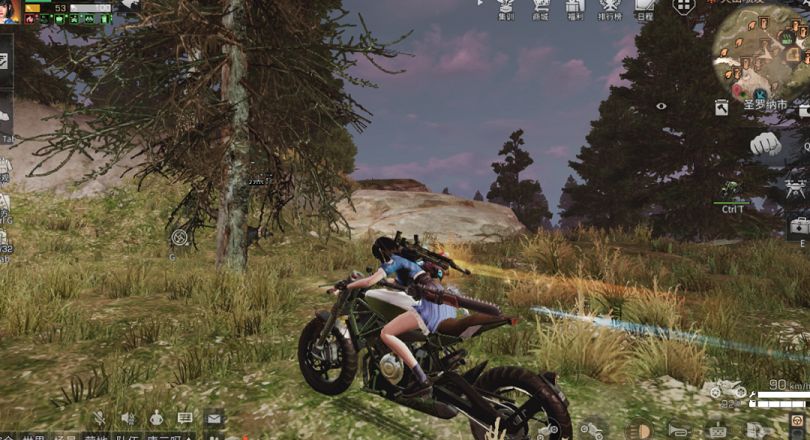
Task: Select the motorcycle vehicle icon labeled Ctrl T
Action: click(x=732, y=189)
